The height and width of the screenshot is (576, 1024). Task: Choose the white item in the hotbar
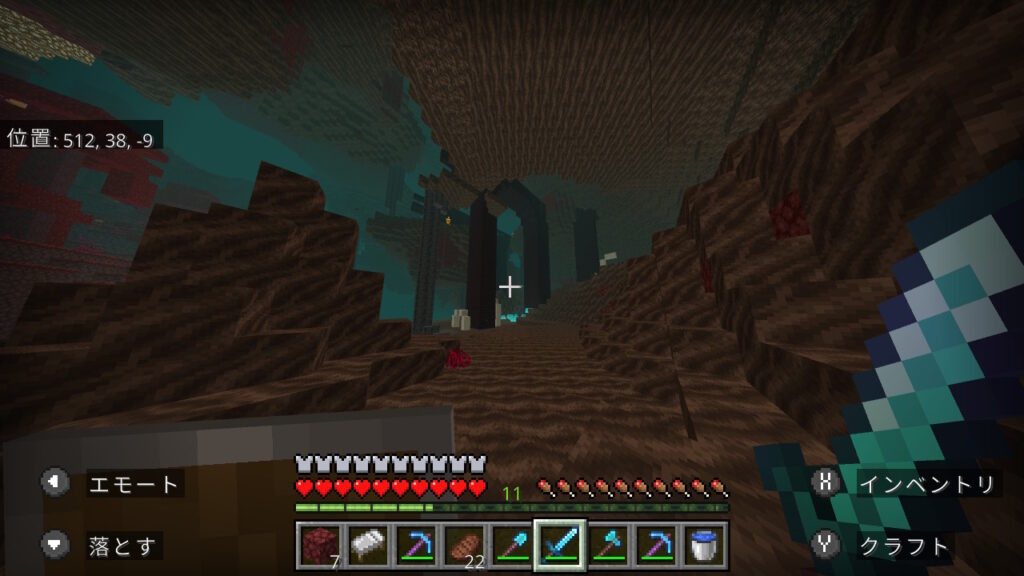tap(367, 544)
